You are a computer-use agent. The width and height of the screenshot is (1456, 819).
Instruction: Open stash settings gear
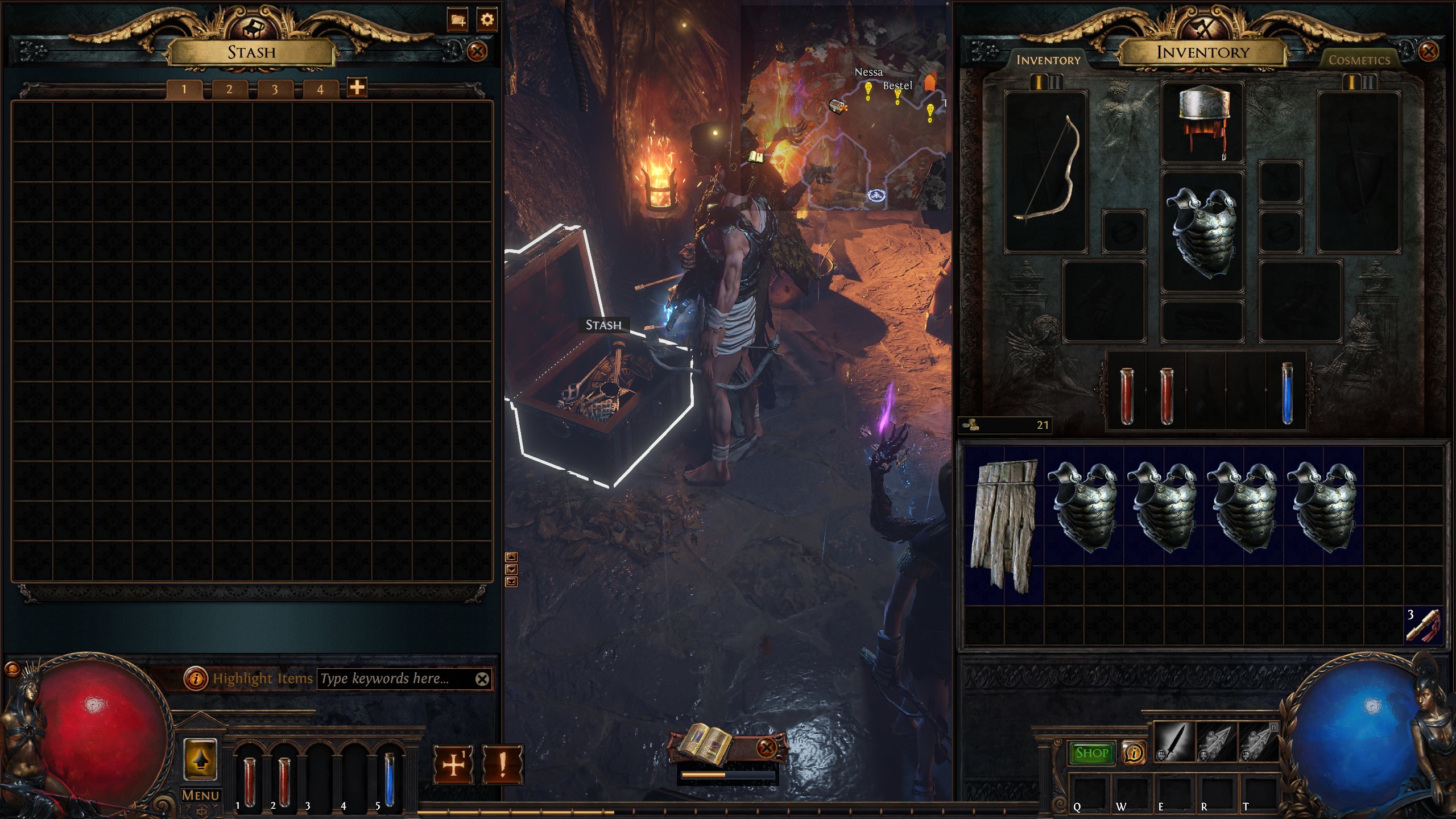[487, 20]
